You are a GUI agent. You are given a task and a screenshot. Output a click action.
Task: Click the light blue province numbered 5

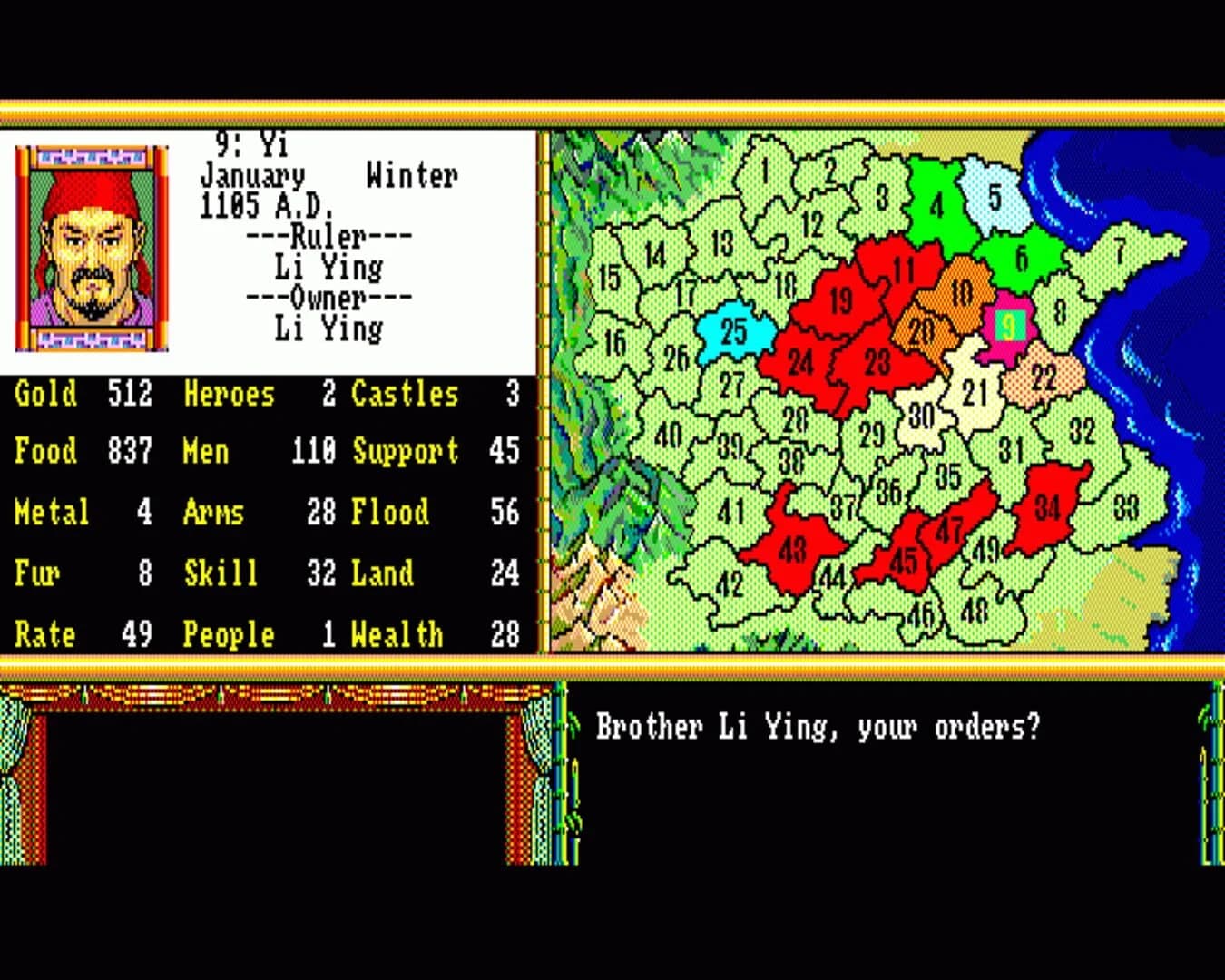(996, 193)
